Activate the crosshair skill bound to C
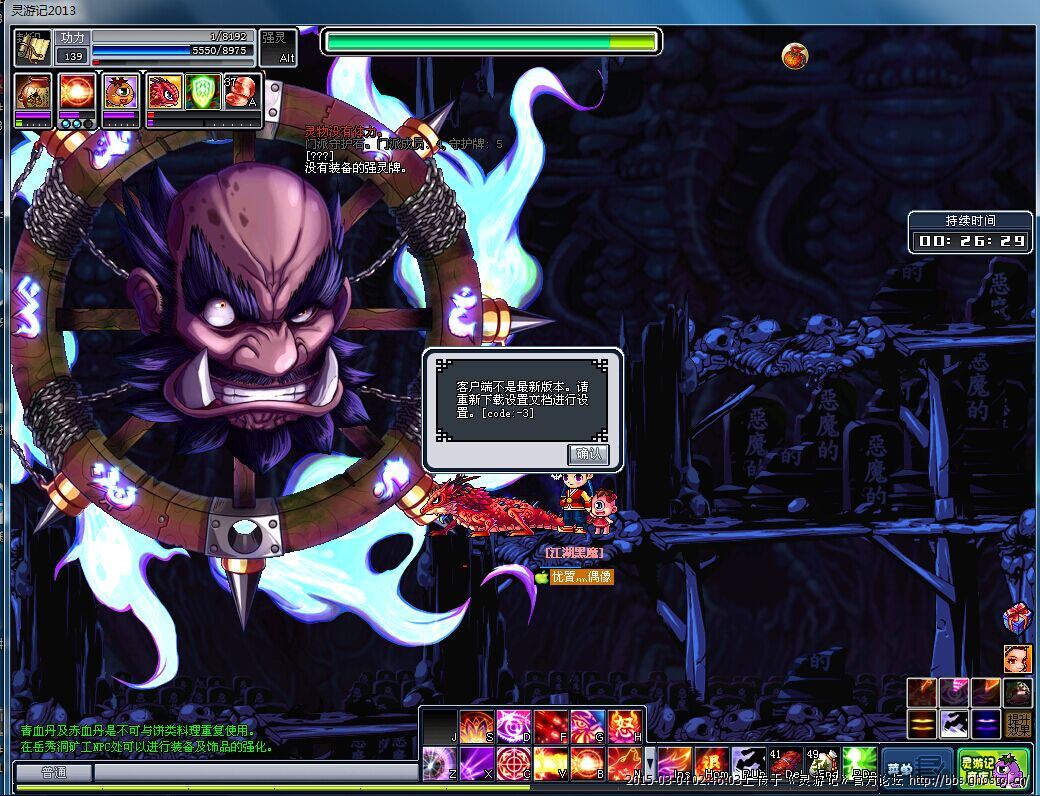The image size is (1040, 796). coord(515,764)
